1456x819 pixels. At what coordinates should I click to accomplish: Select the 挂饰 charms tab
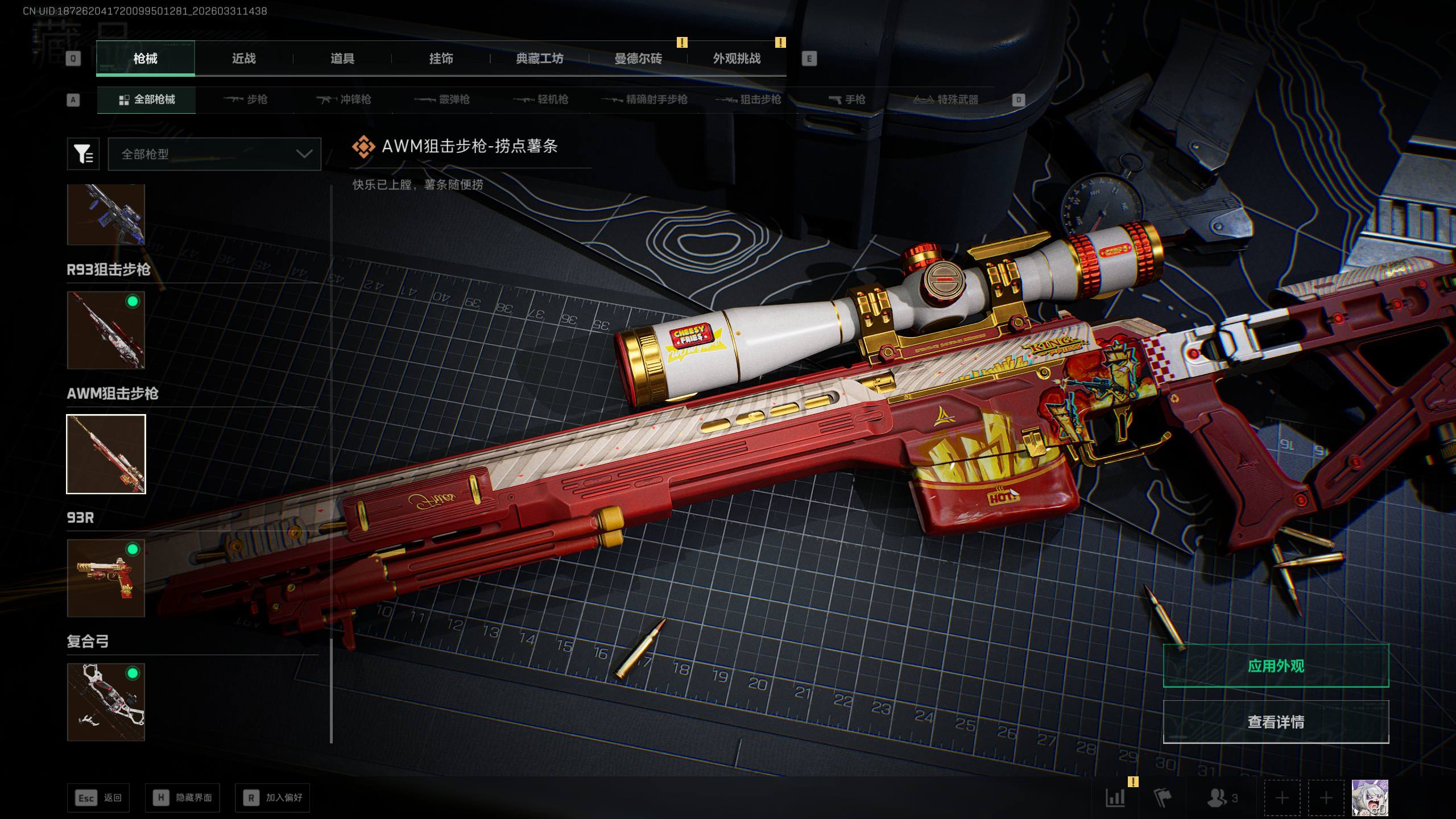point(441,59)
